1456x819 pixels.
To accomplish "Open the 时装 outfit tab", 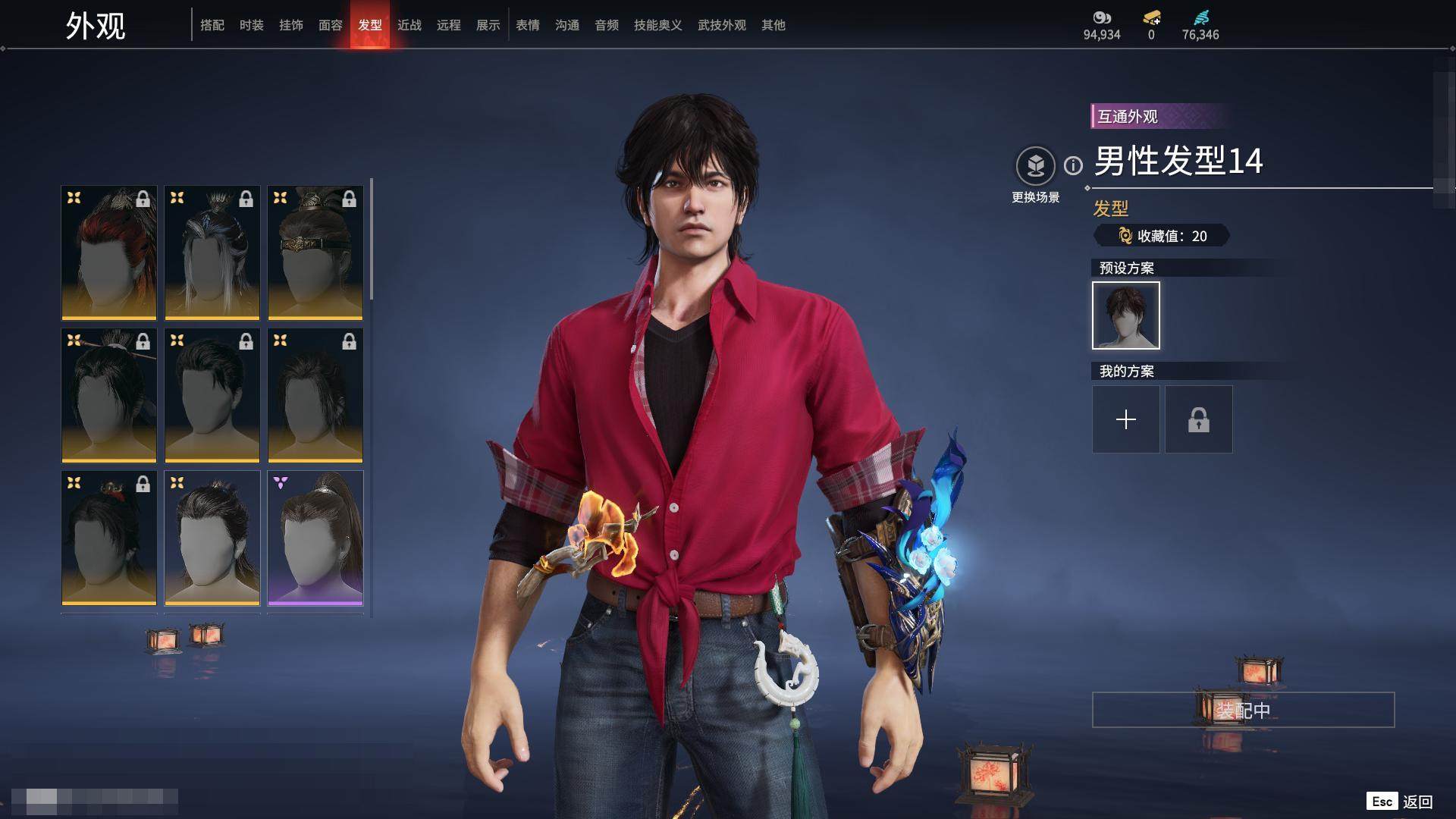I will pyautogui.click(x=252, y=25).
